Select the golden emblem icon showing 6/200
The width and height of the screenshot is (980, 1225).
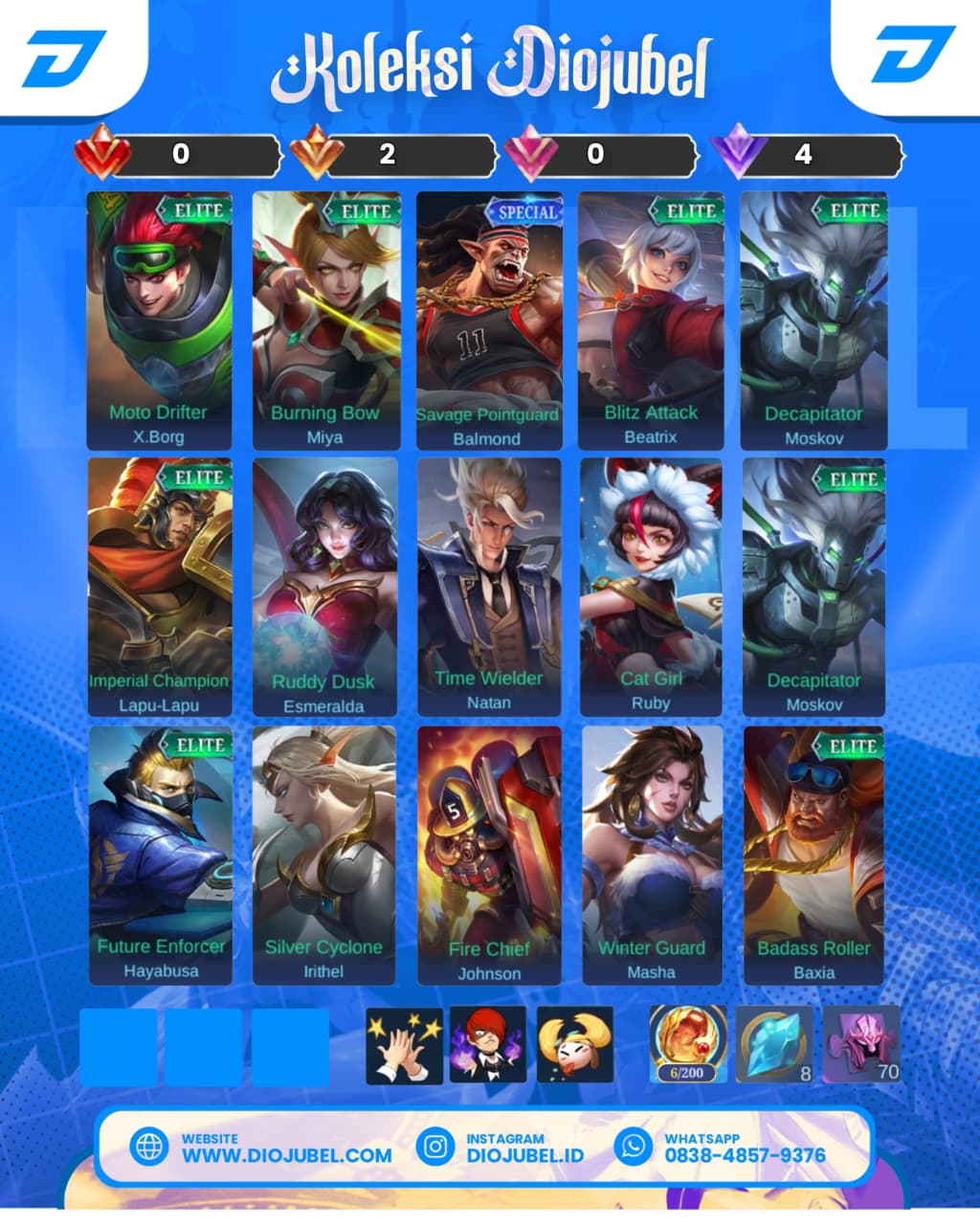[688, 1044]
